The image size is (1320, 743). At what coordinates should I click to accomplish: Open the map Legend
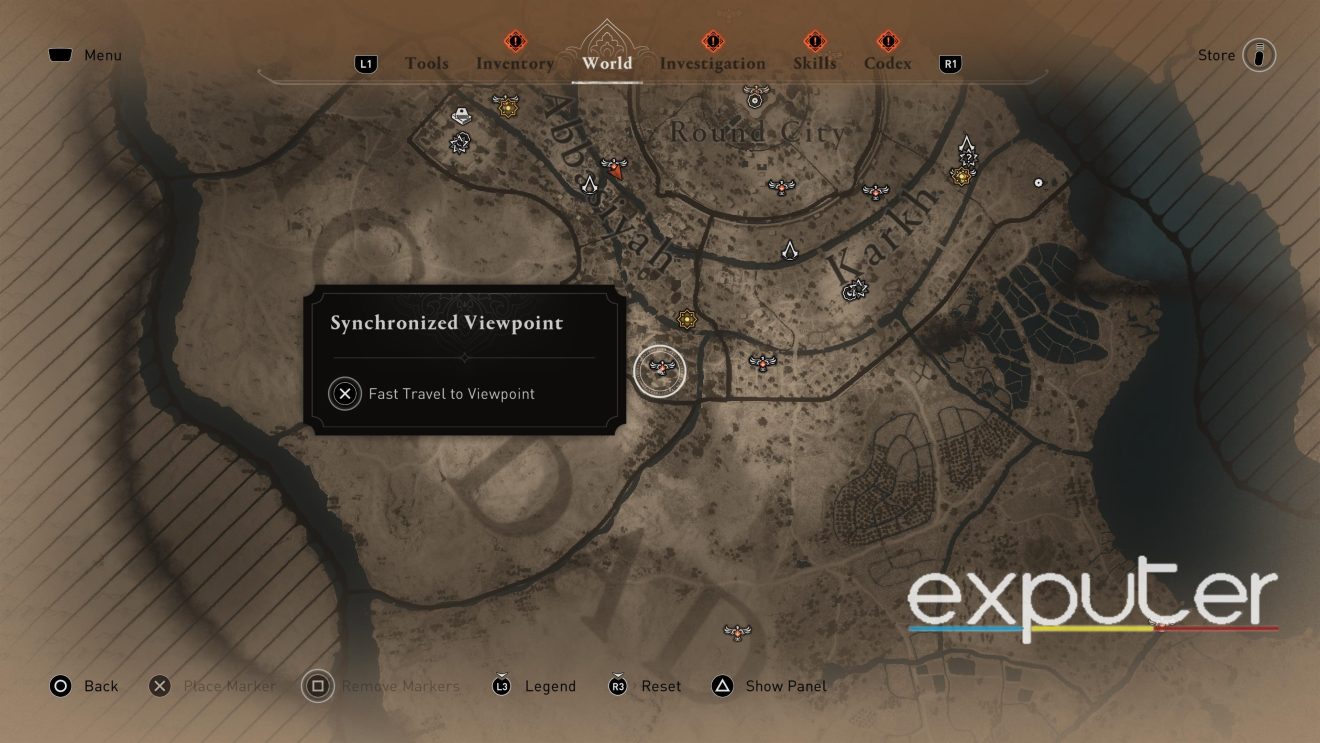548,686
